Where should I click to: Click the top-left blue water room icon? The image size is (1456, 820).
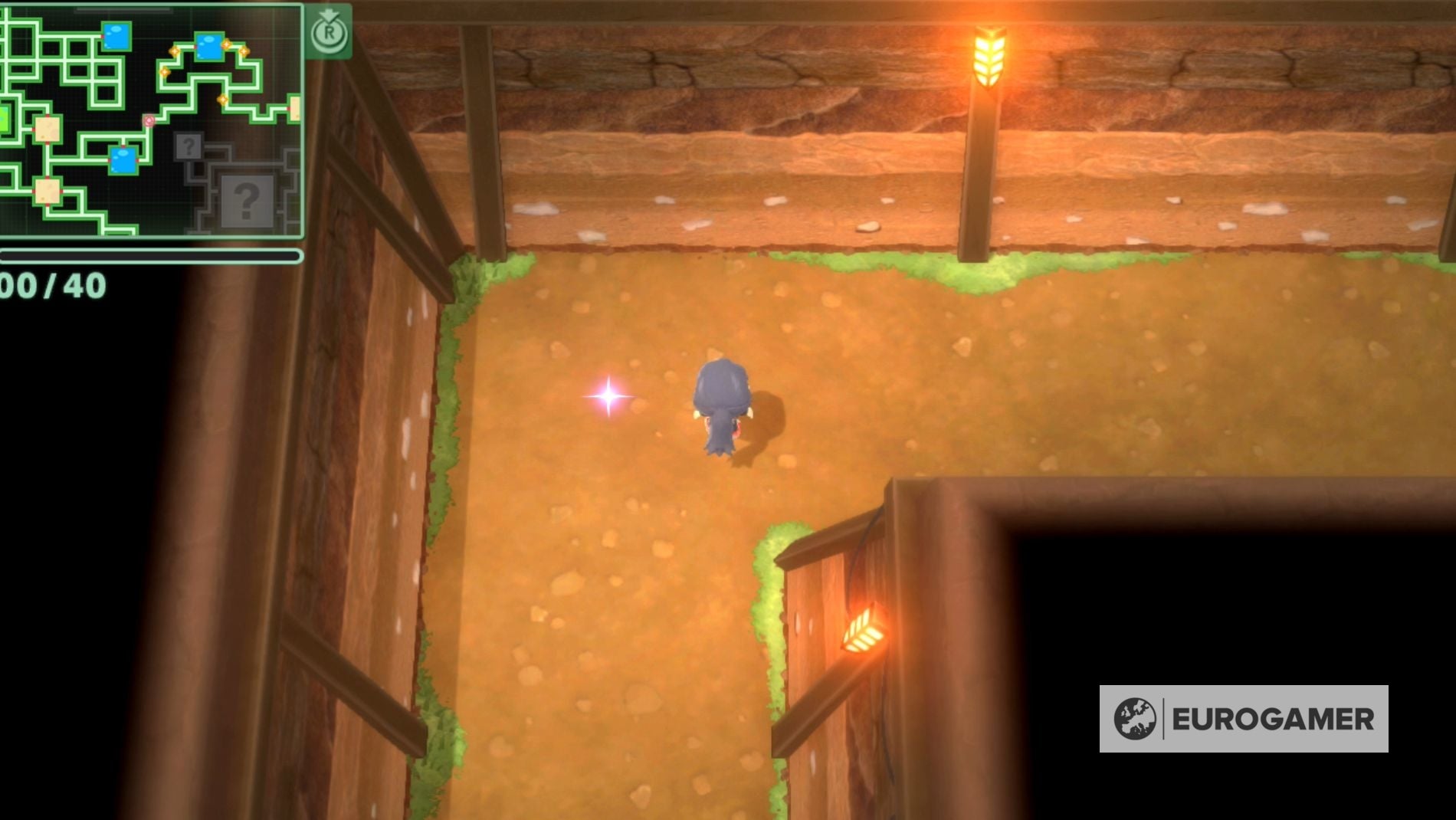click(x=116, y=36)
